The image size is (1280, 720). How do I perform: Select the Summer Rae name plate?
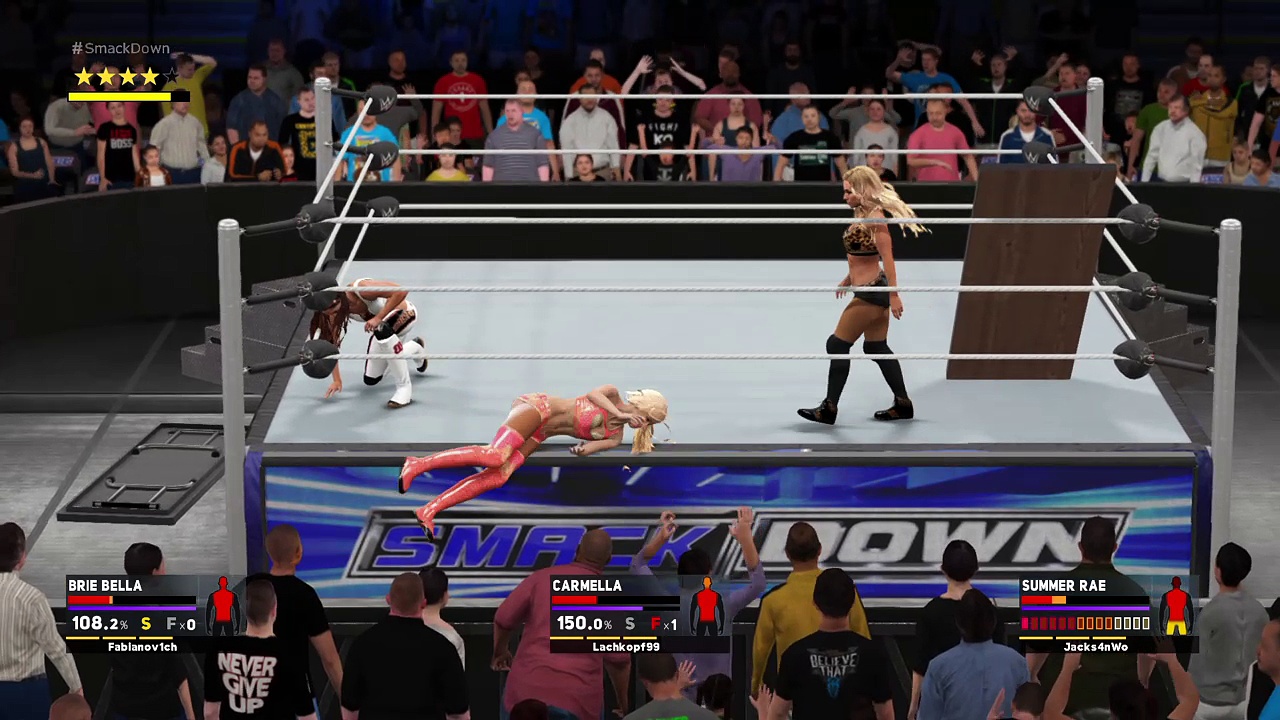[x=1063, y=586]
